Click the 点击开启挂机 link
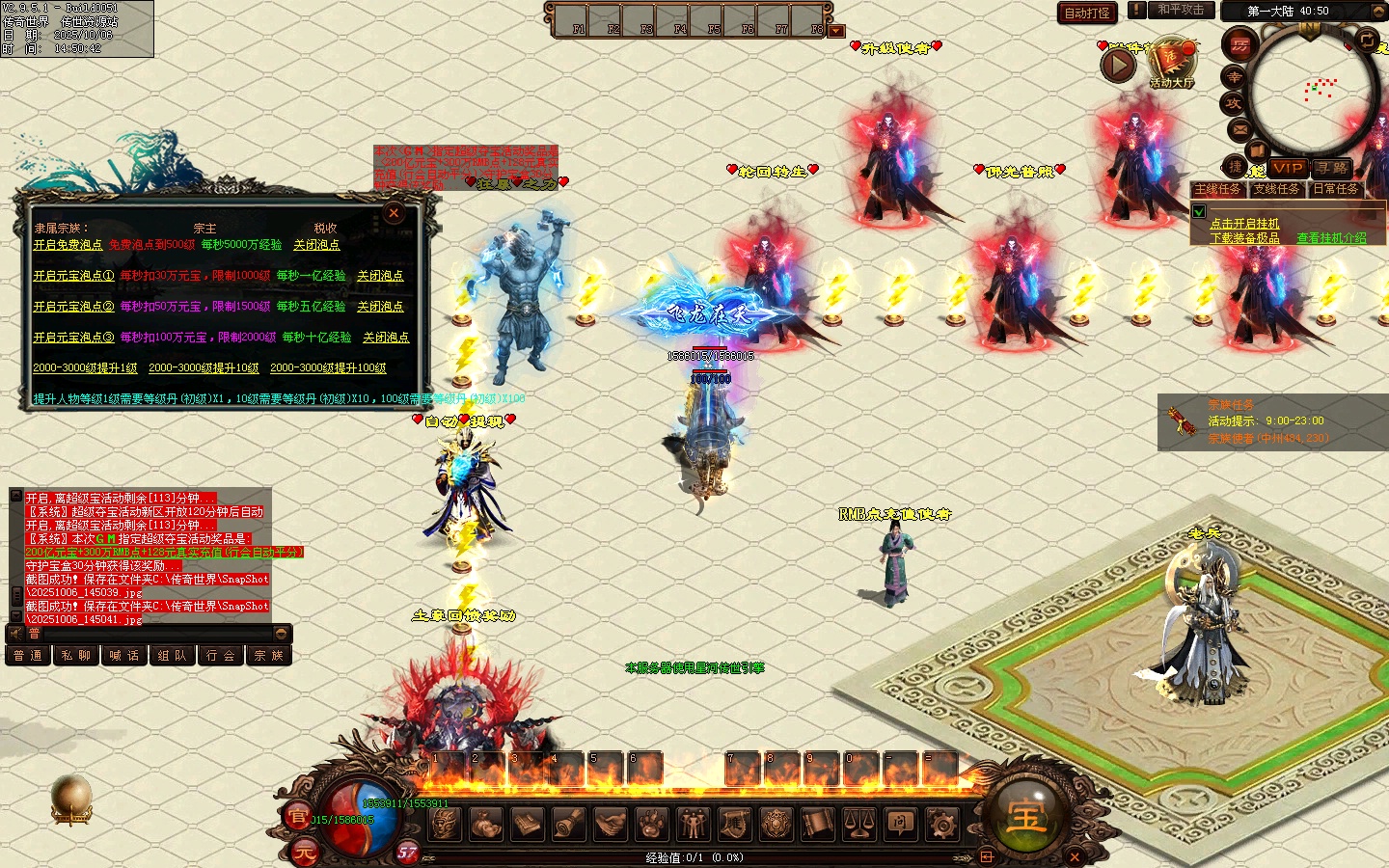 (1244, 224)
